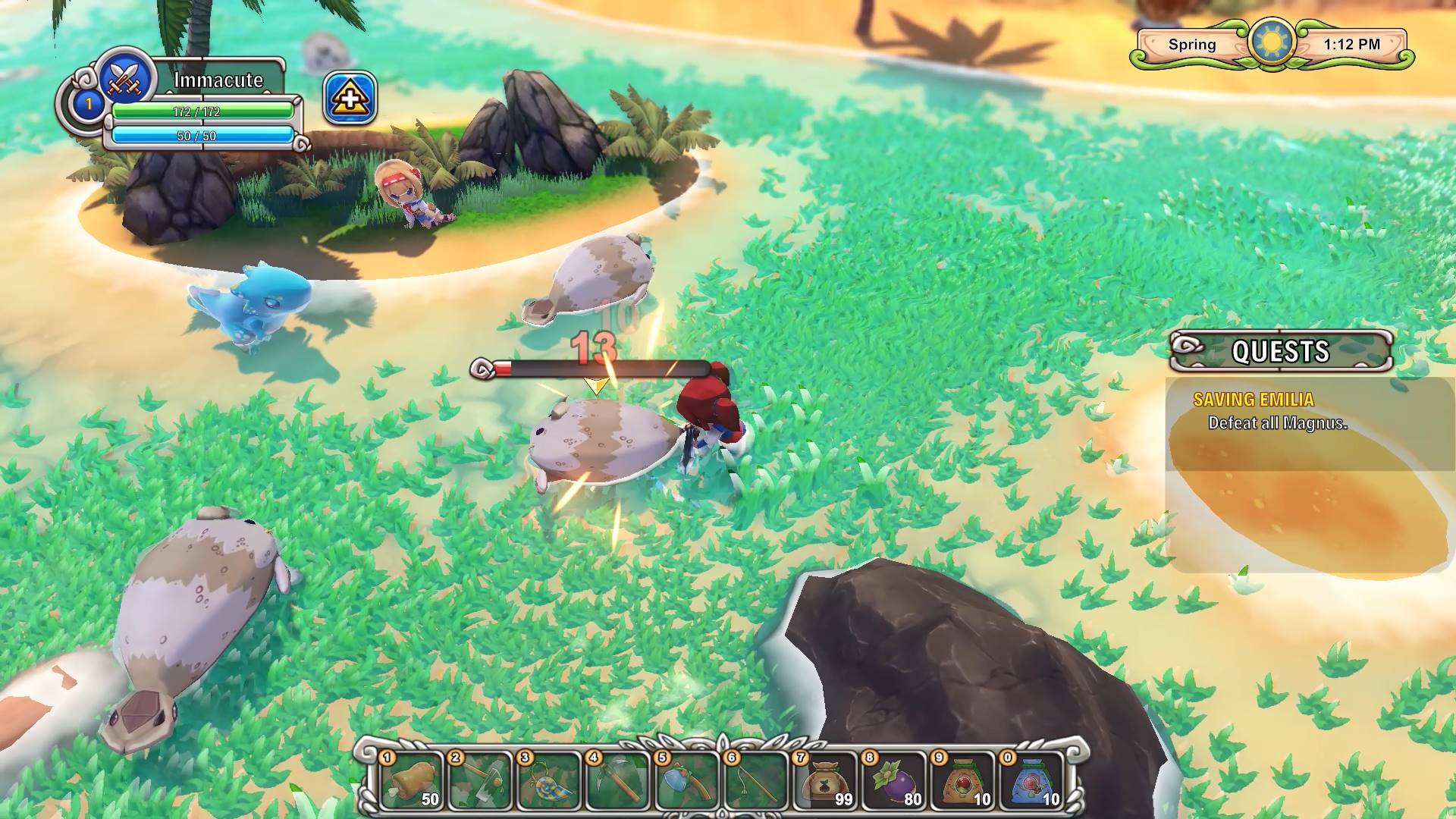1456x819 pixels.
Task: Select the roasted meat hotbar slot
Action: [x=411, y=779]
